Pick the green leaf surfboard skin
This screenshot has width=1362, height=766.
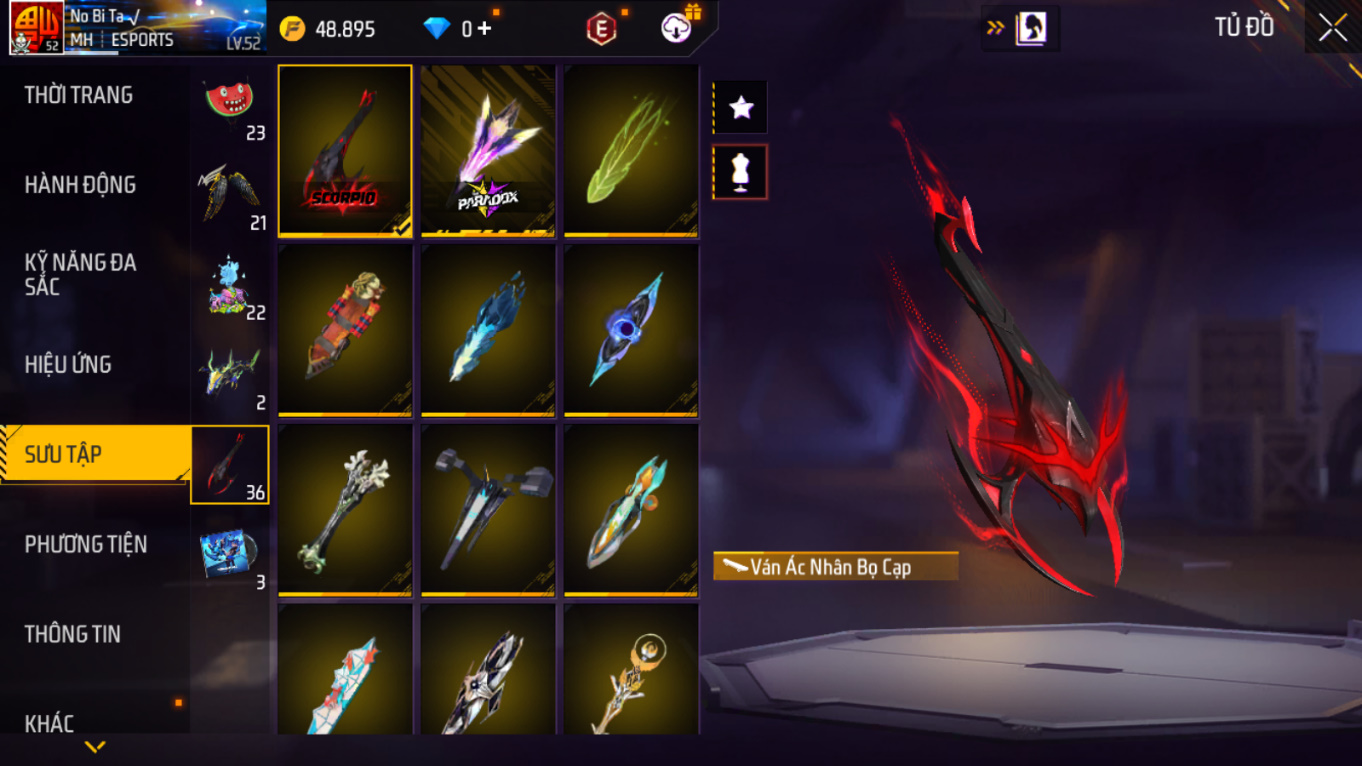pos(631,151)
